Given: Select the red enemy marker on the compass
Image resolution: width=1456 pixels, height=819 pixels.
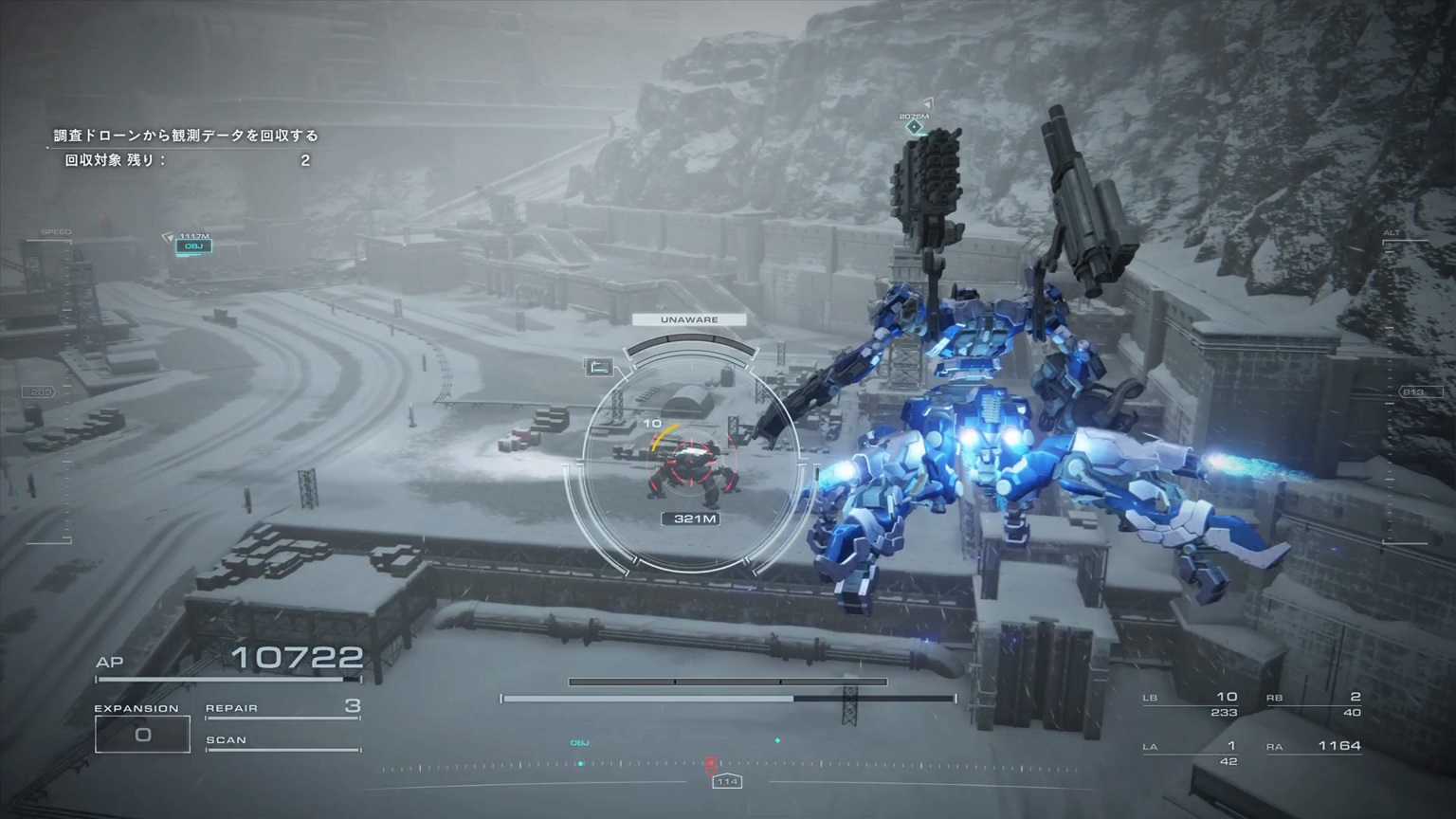Looking at the screenshot, I should click(x=710, y=762).
